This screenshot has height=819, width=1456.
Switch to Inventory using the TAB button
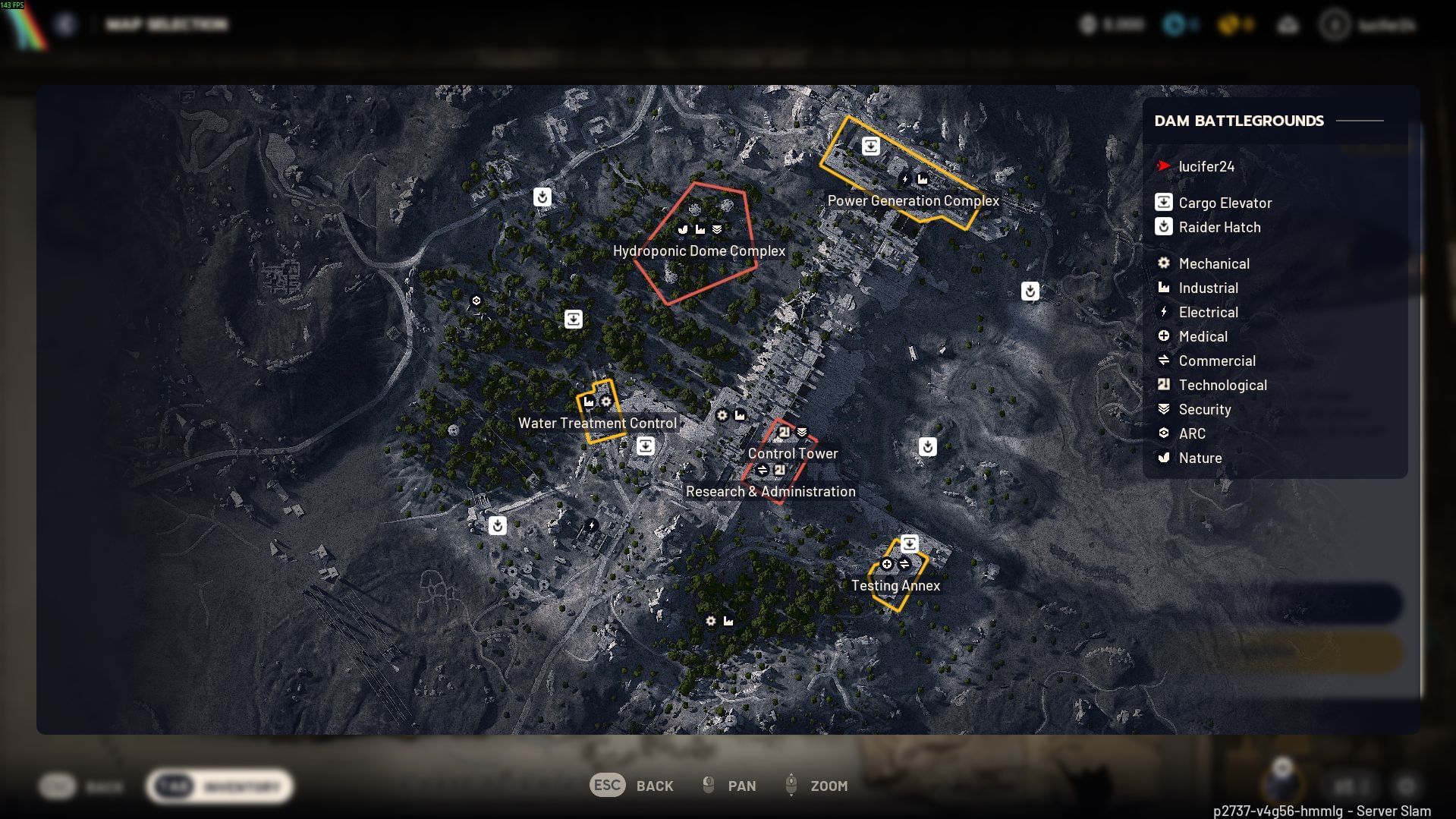(x=219, y=786)
